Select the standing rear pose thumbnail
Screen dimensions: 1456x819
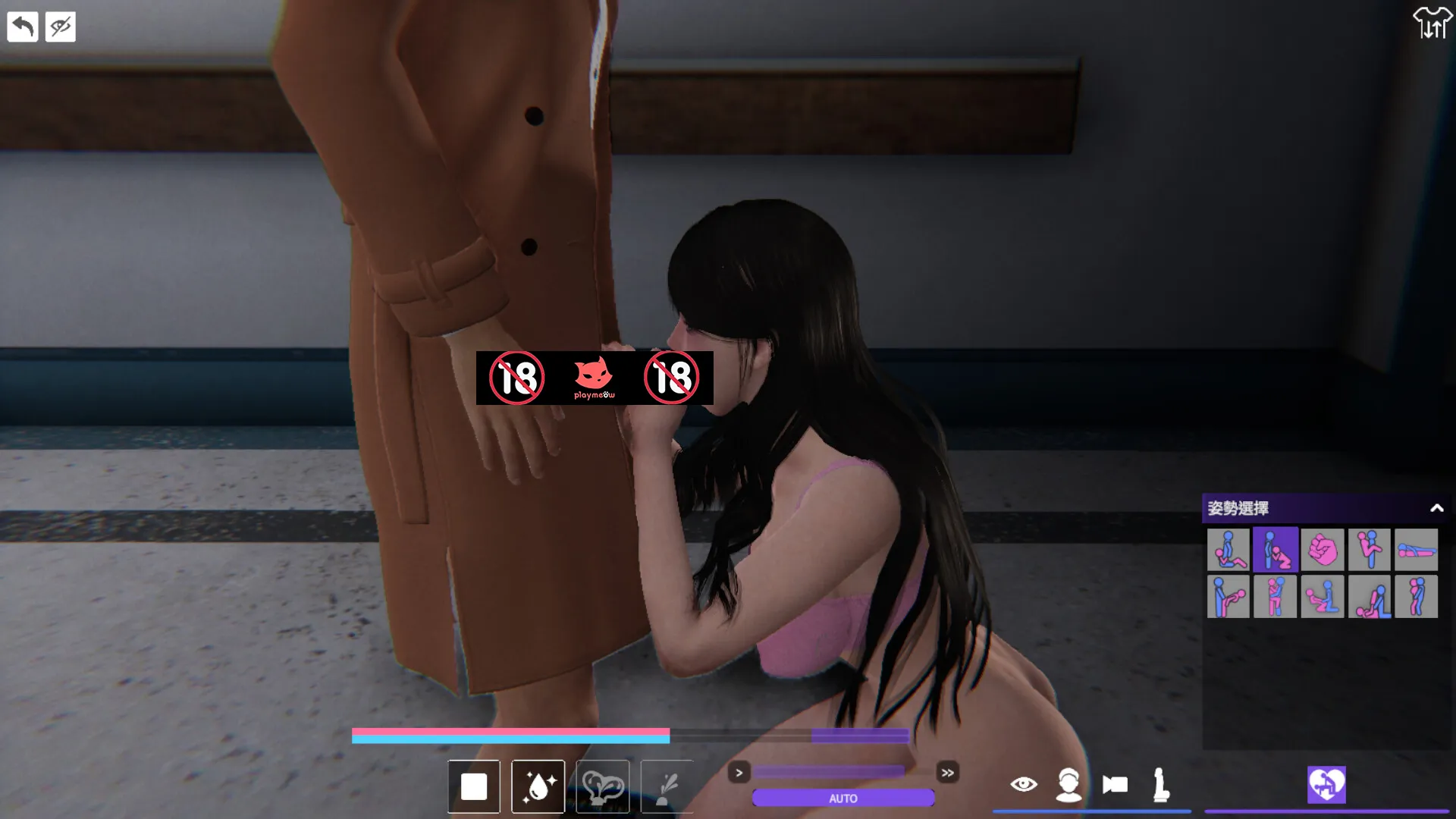(x=1415, y=596)
